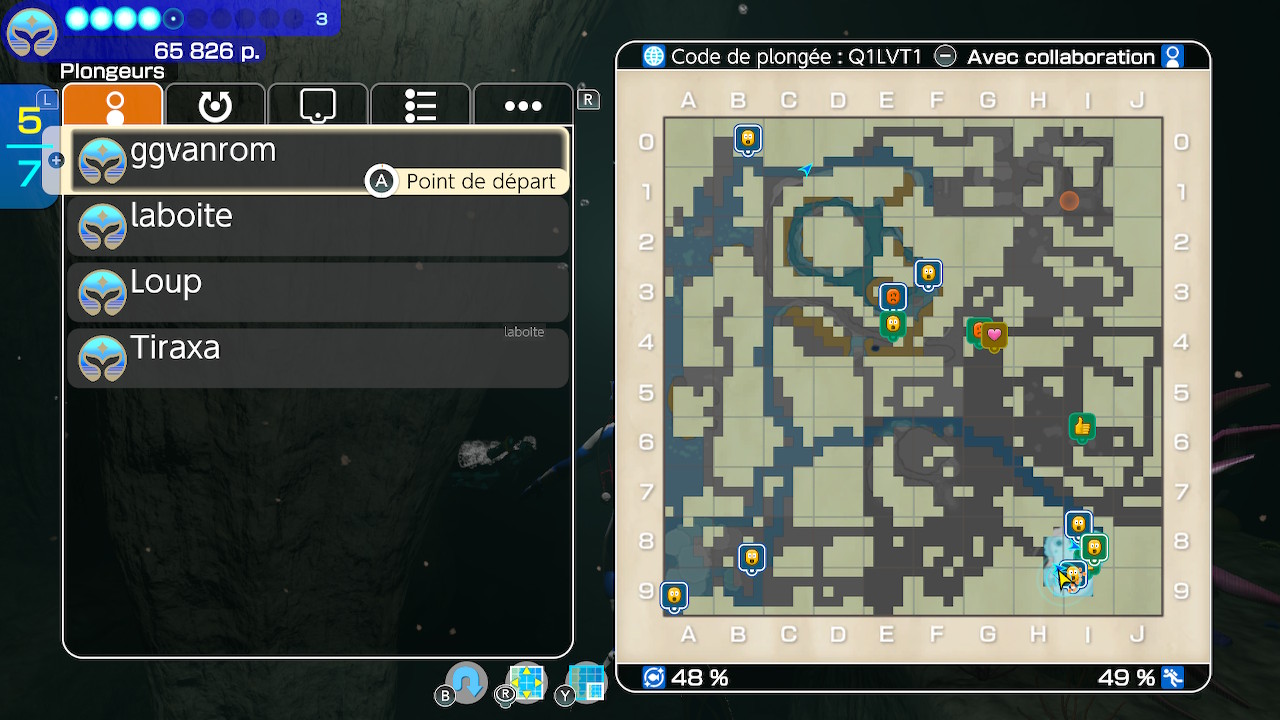Open the spiral icon tab
The width and height of the screenshot is (1280, 720).
point(215,105)
